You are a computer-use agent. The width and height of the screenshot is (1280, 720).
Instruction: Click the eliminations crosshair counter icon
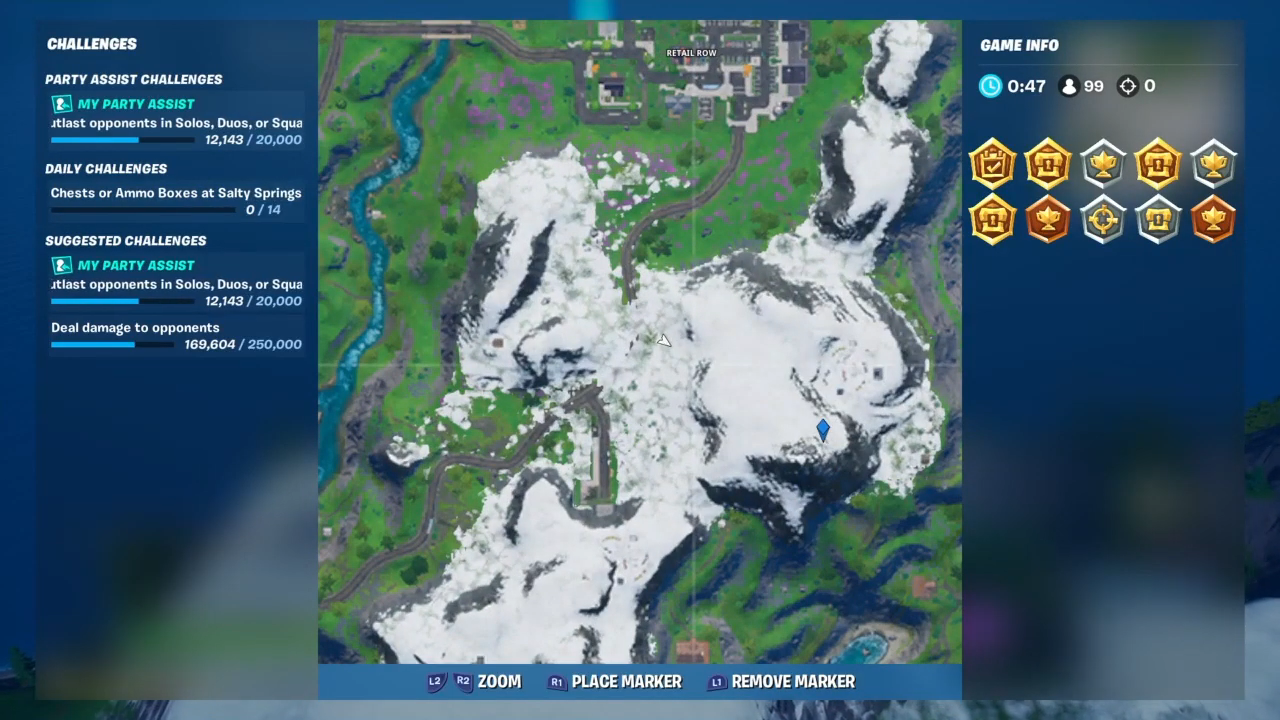[x=1129, y=86]
